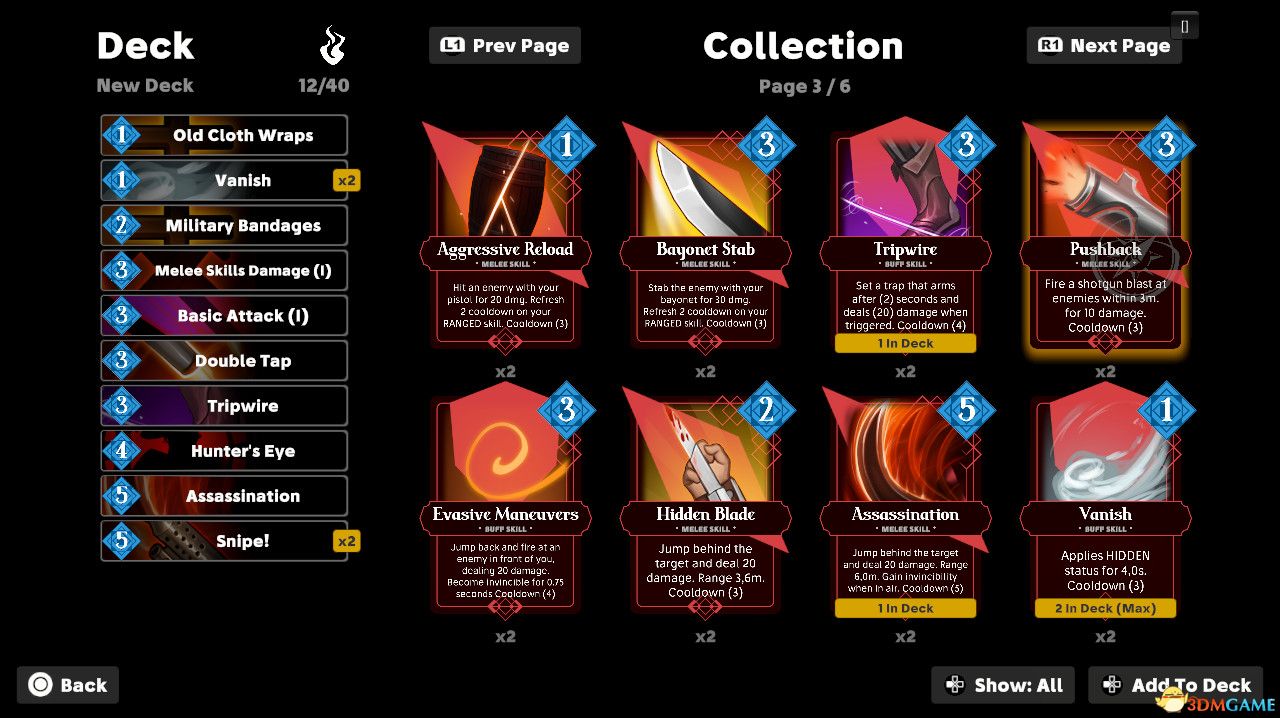Image resolution: width=1280 pixels, height=718 pixels.
Task: Go to the previous collection page
Action: 504,46
